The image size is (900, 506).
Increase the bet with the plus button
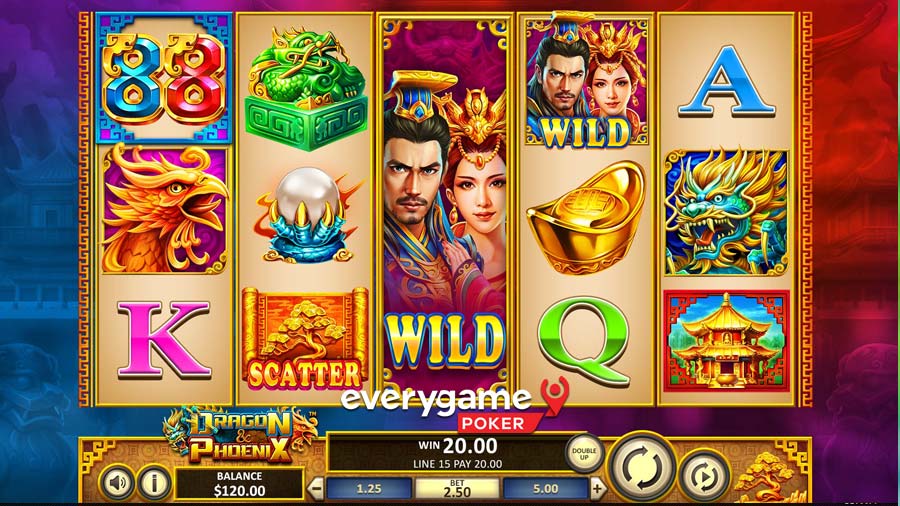598,489
